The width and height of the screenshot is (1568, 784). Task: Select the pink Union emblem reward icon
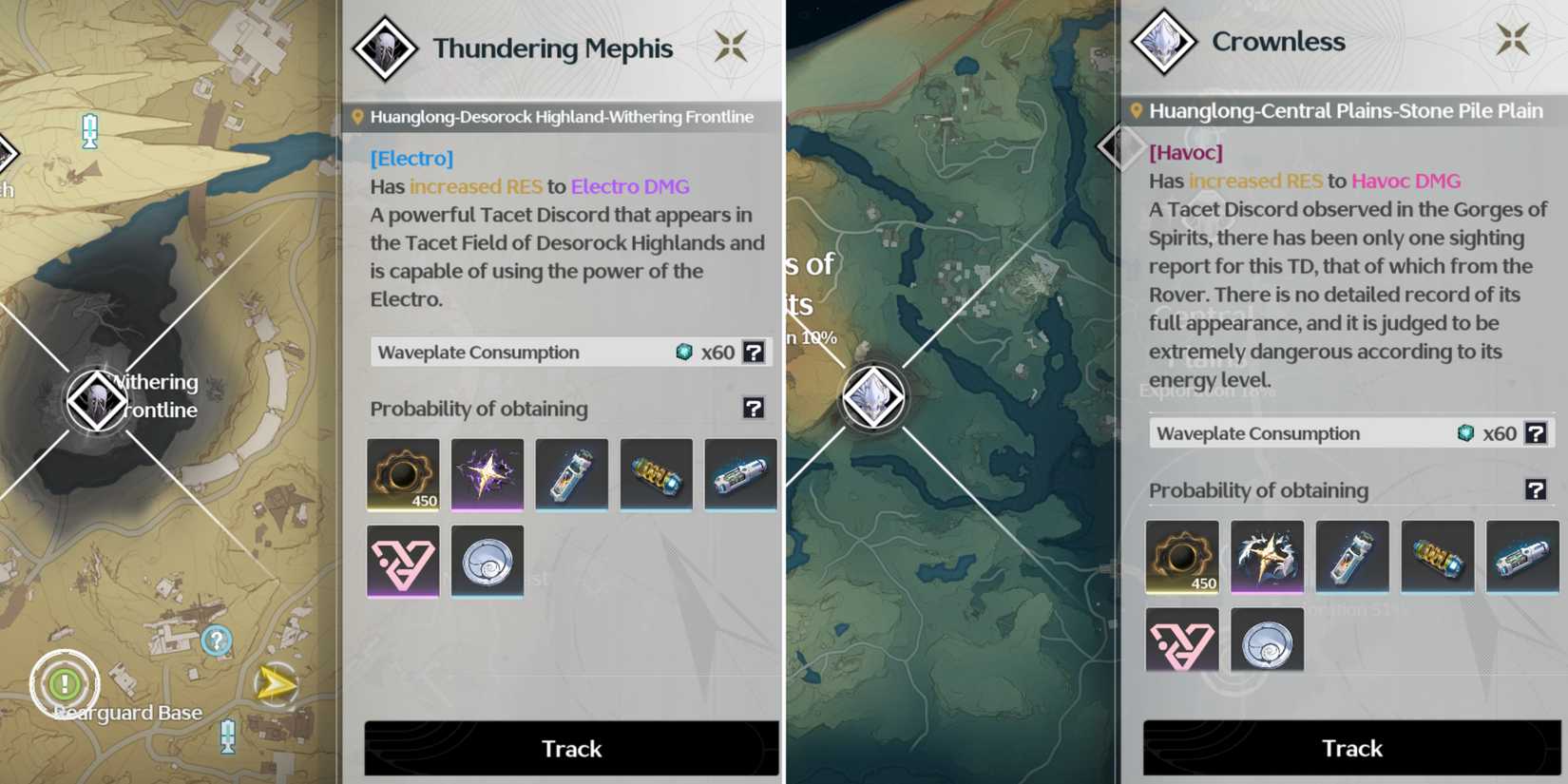pyautogui.click(x=402, y=561)
